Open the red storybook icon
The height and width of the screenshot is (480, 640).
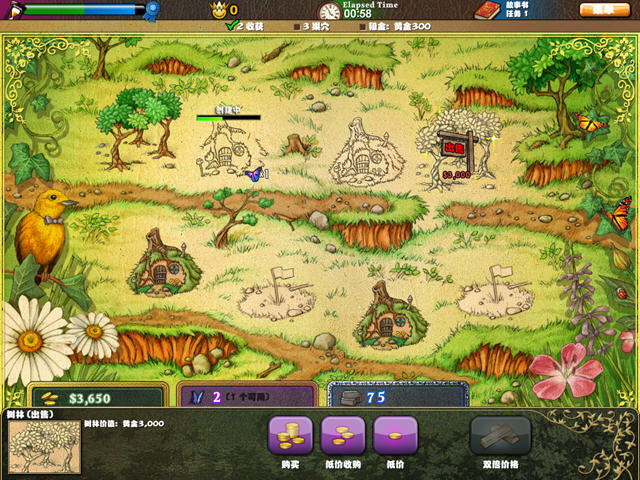[486, 10]
